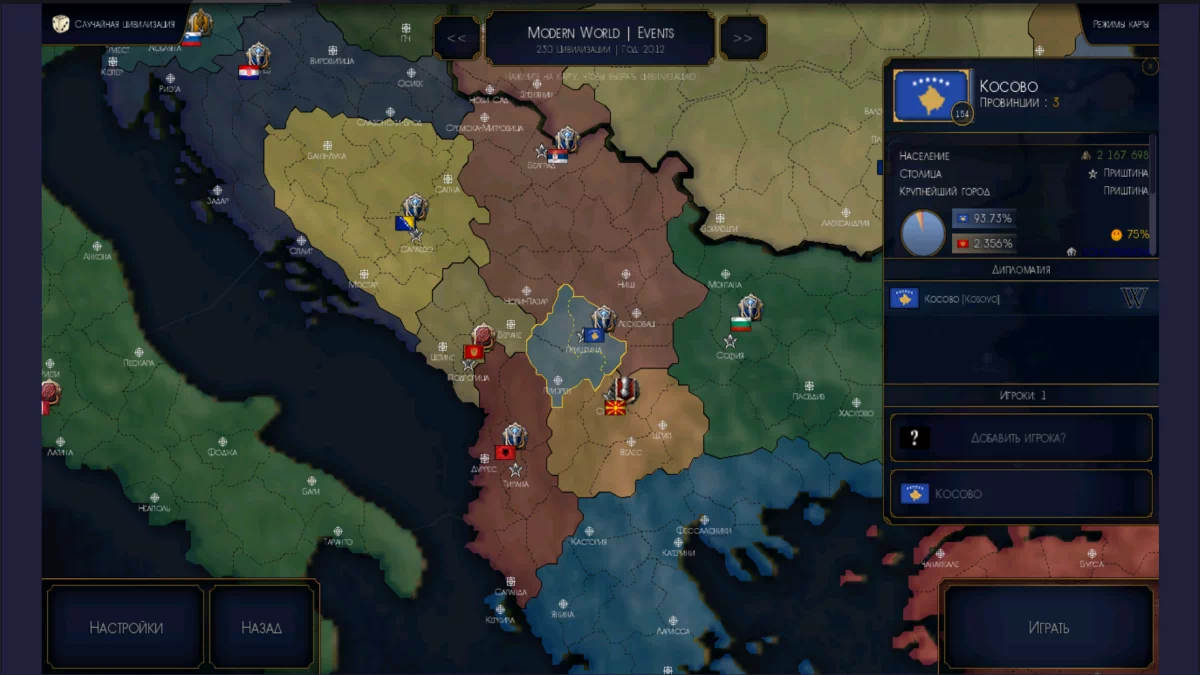The height and width of the screenshot is (675, 1200).
Task: Select the Косово player row in the players list
Action: point(1020,494)
